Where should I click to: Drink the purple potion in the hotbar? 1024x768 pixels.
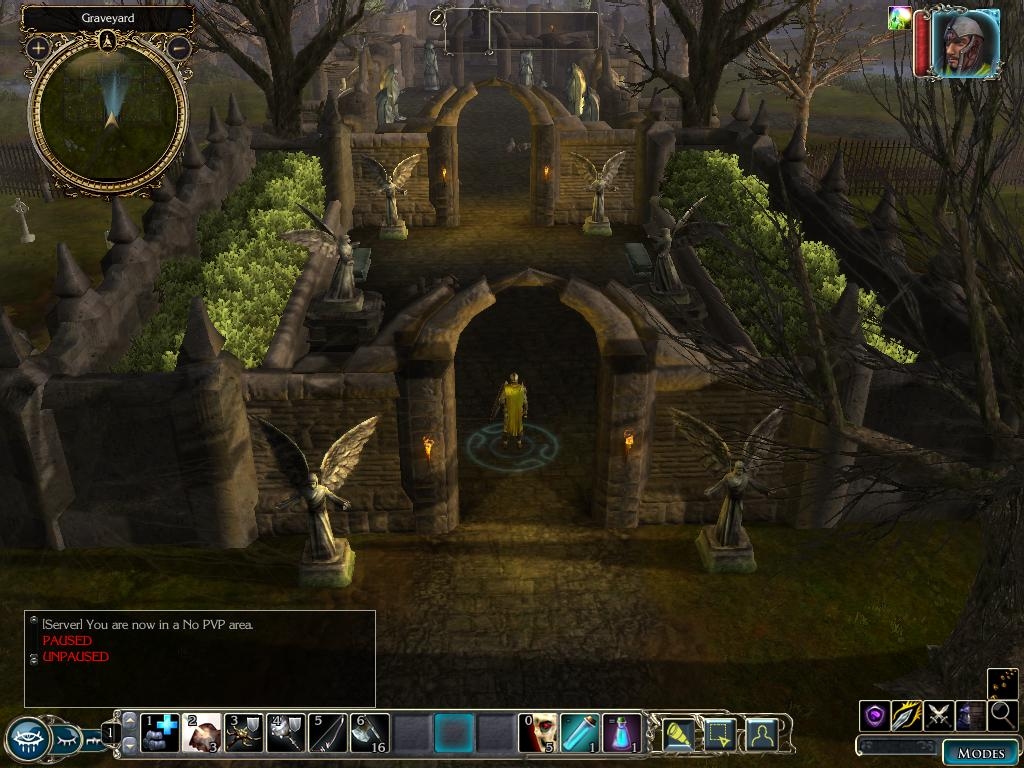(x=621, y=733)
